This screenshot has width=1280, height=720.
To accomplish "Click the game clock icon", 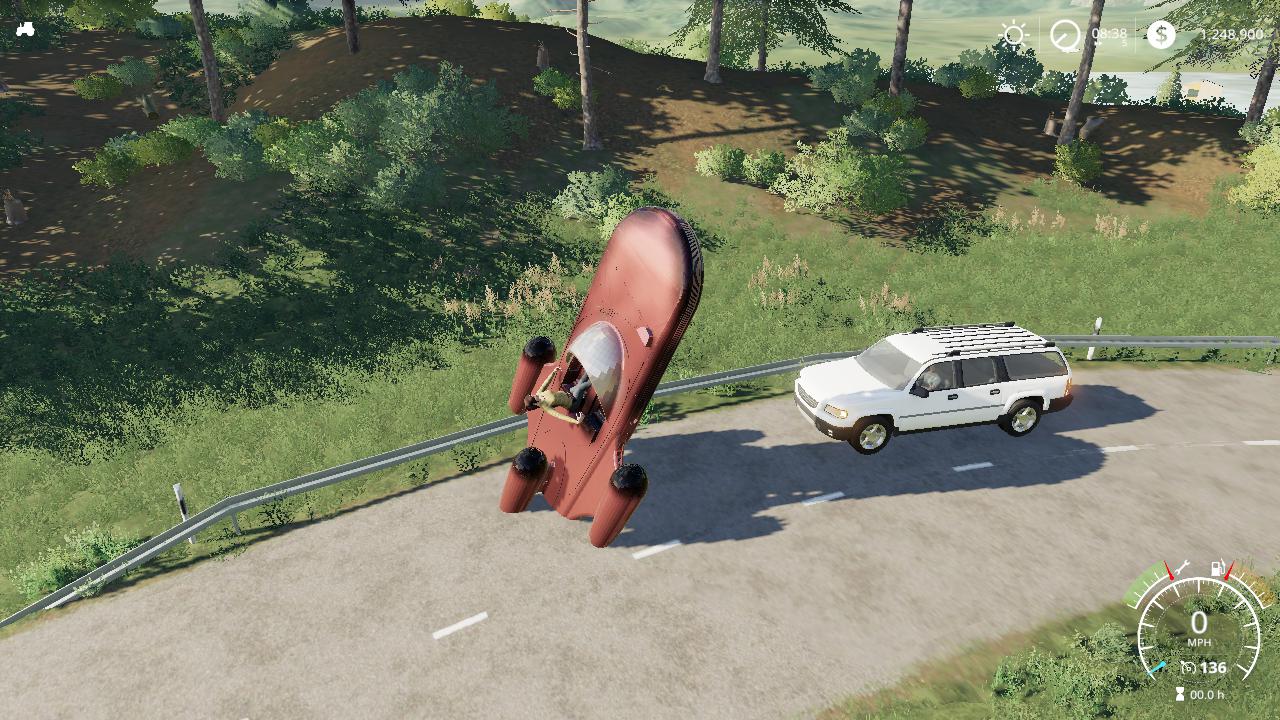I will click(1065, 36).
